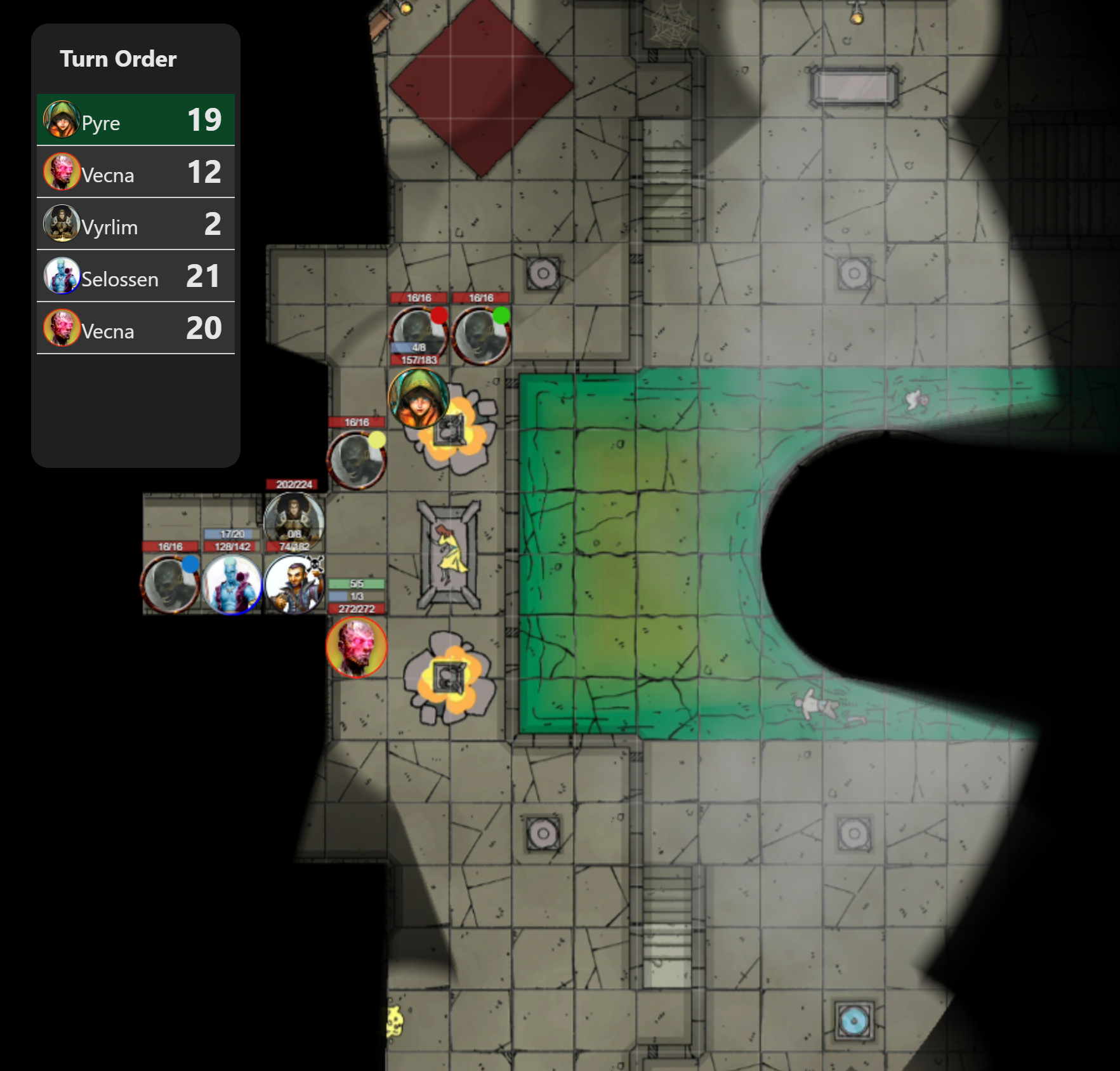
Task: Select Vyrlim's armored token on the map
Action: (x=294, y=522)
